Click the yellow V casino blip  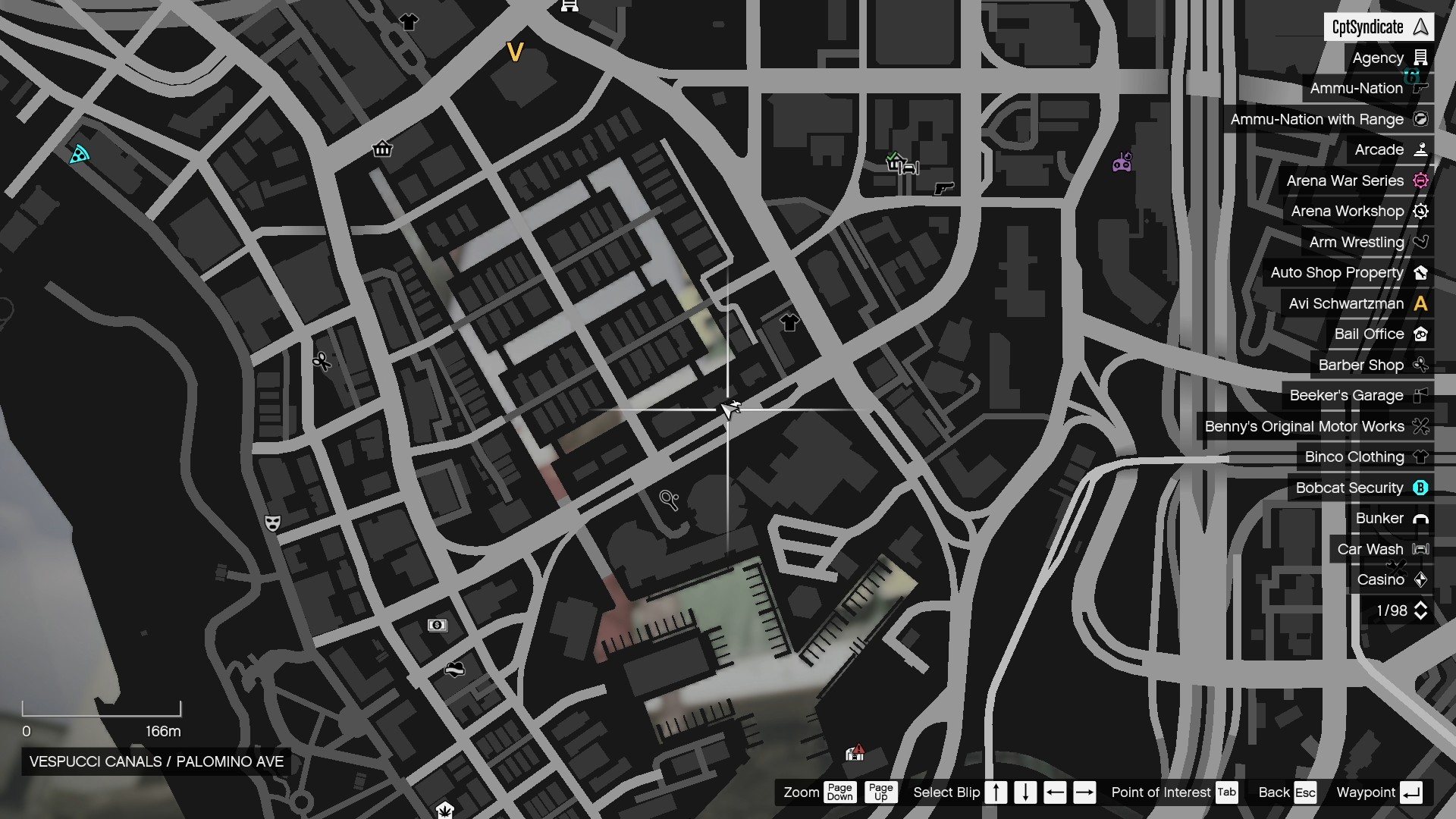pyautogui.click(x=516, y=53)
